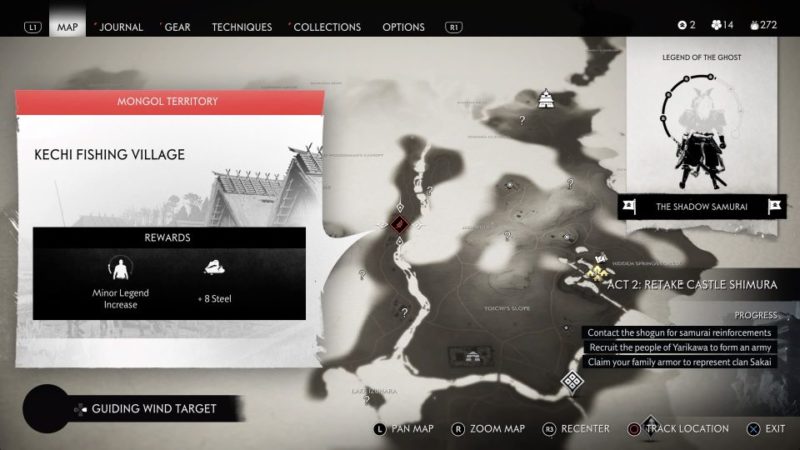View the Legend of the Ghost progress card

click(701, 115)
